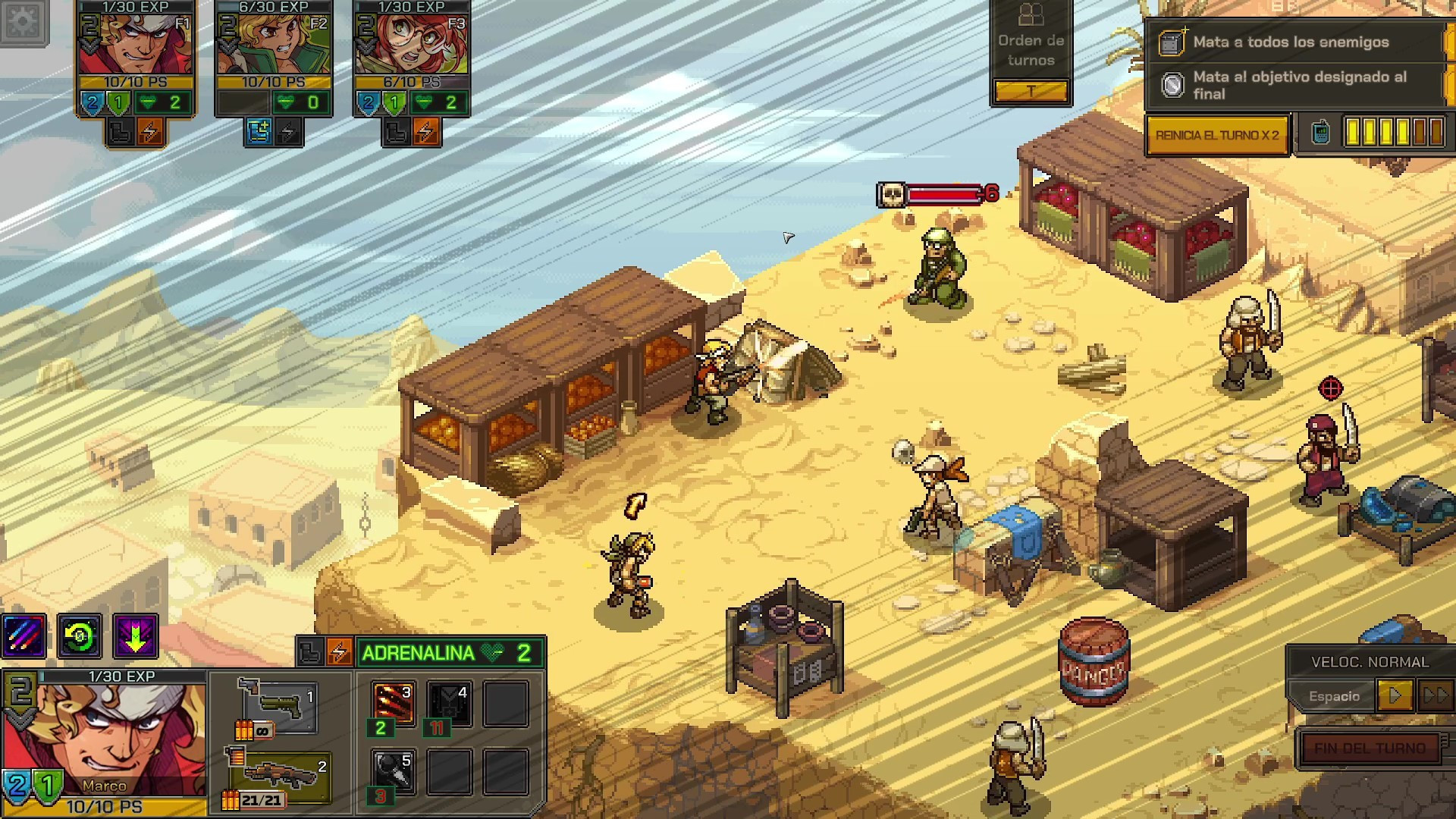Click the 'Mata a todos los enemigos' objective

point(1291,42)
